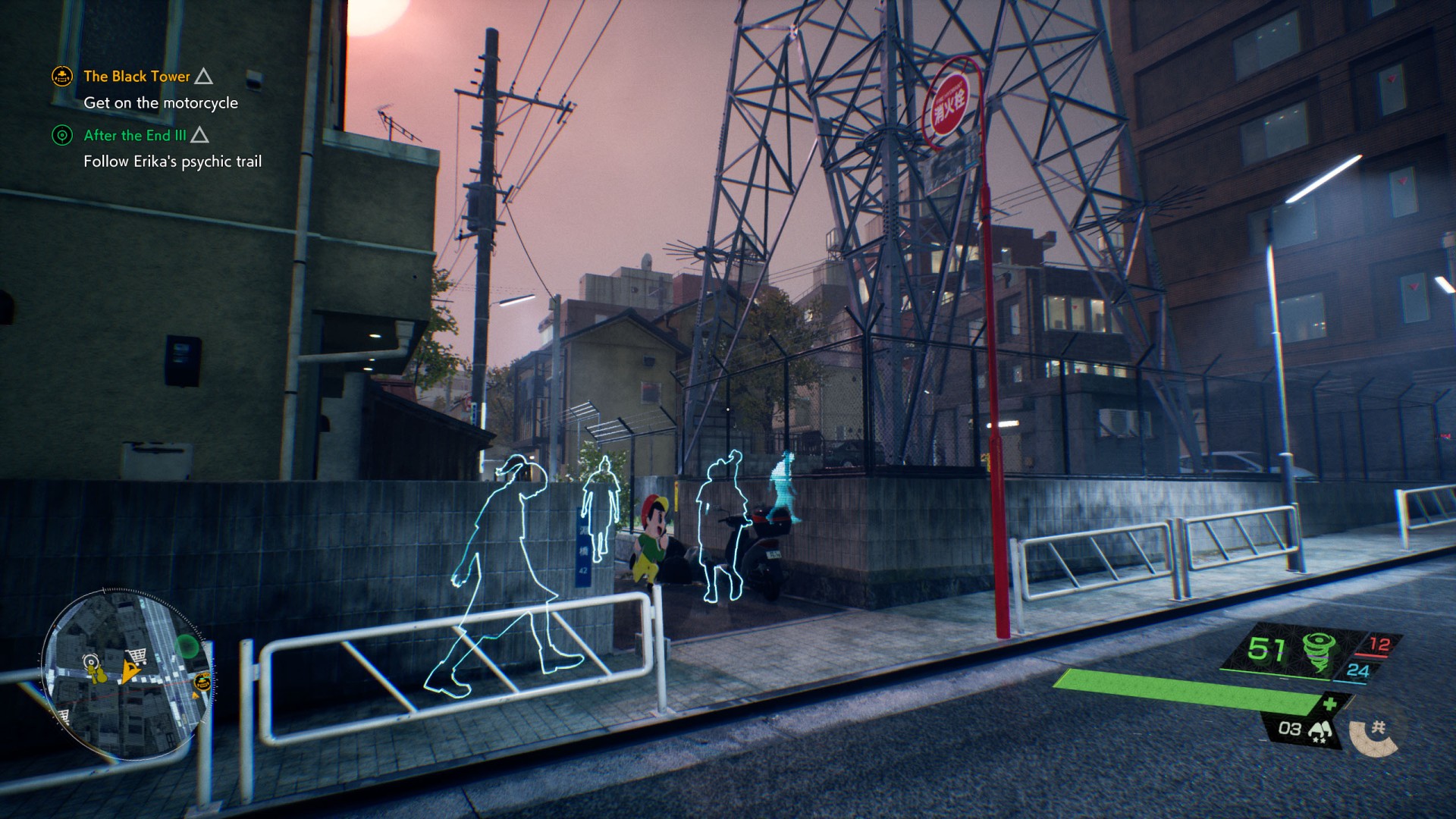The width and height of the screenshot is (1456, 819).
Task: Click the yellow main quest icon
Action: tap(62, 76)
